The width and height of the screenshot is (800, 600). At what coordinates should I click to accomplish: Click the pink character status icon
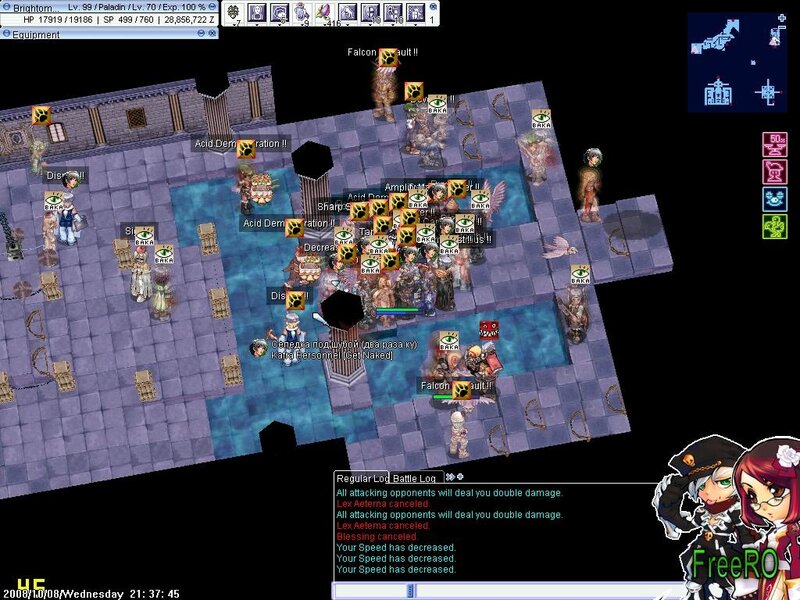(774, 169)
